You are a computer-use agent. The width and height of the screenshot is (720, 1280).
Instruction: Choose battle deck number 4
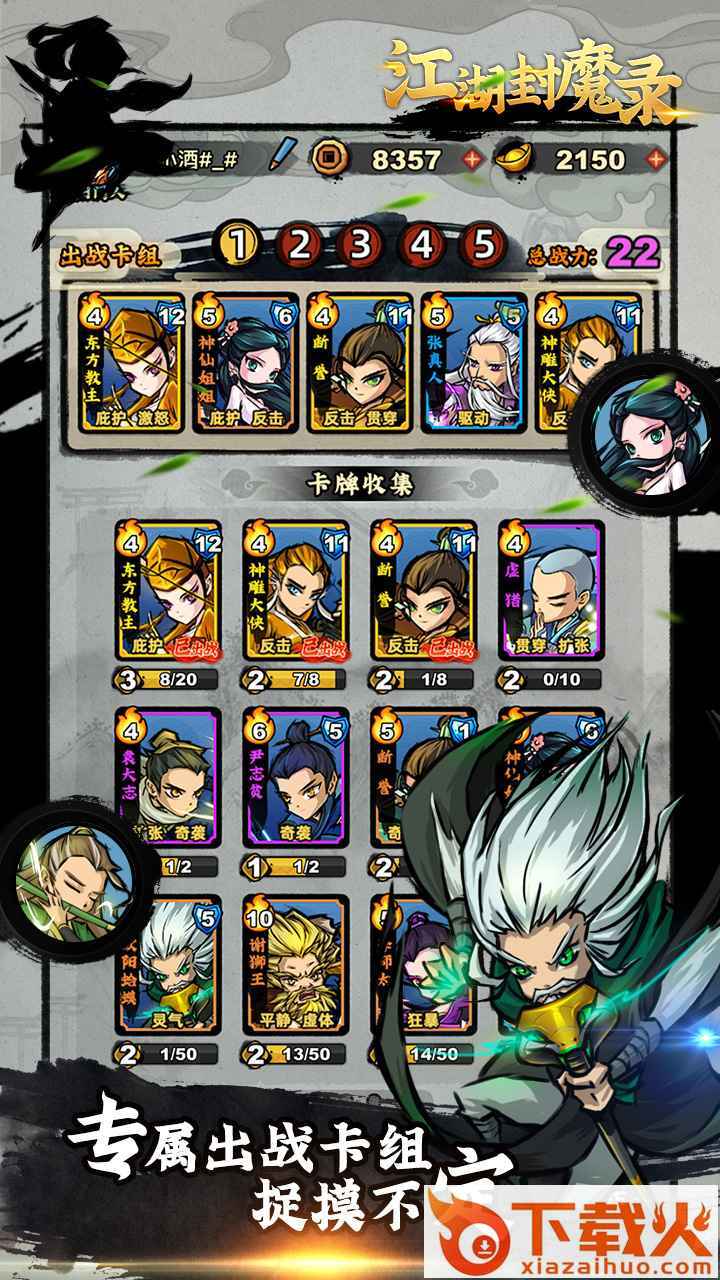[423, 244]
